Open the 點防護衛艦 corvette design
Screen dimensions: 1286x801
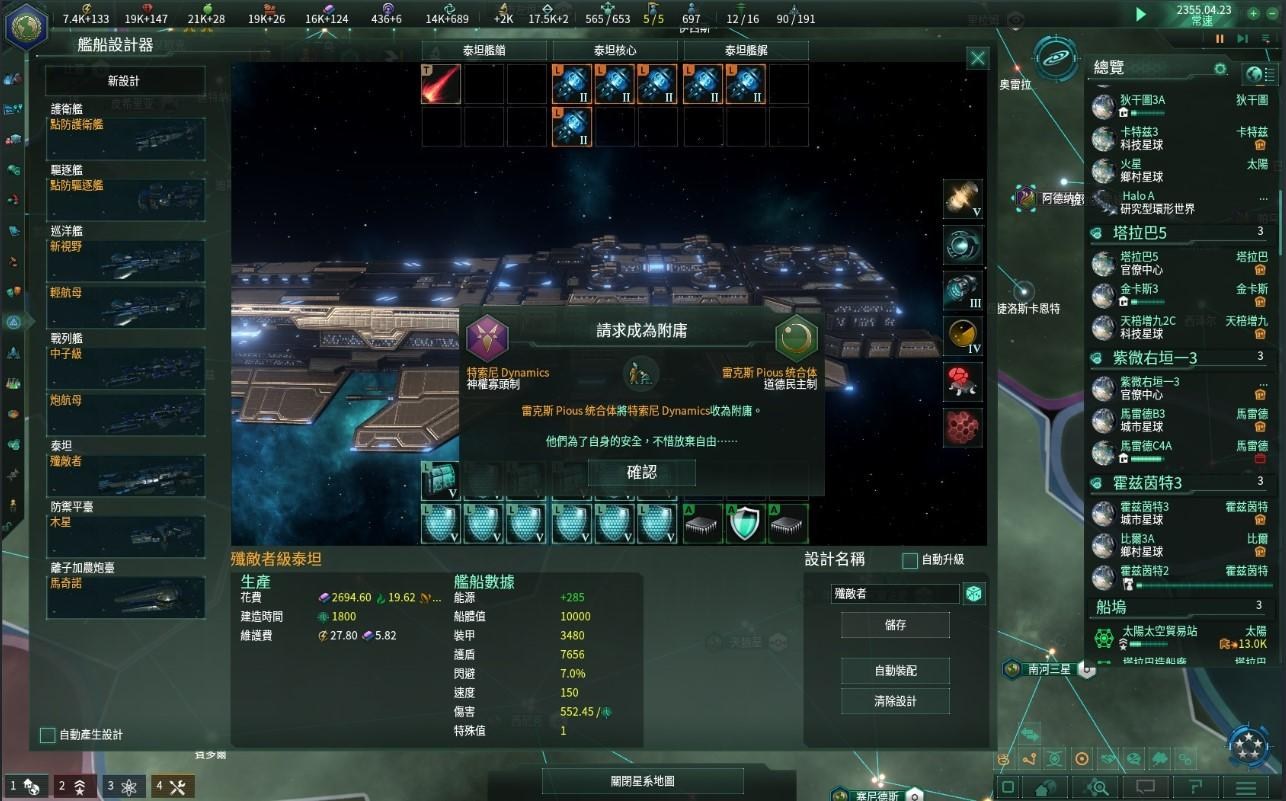(x=126, y=134)
